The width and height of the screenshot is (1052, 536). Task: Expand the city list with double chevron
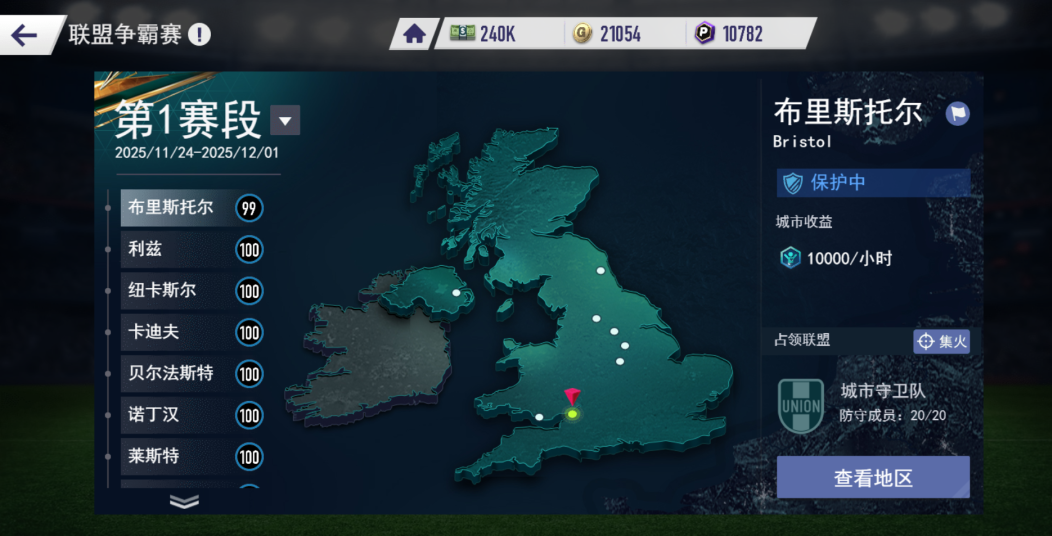pos(185,501)
